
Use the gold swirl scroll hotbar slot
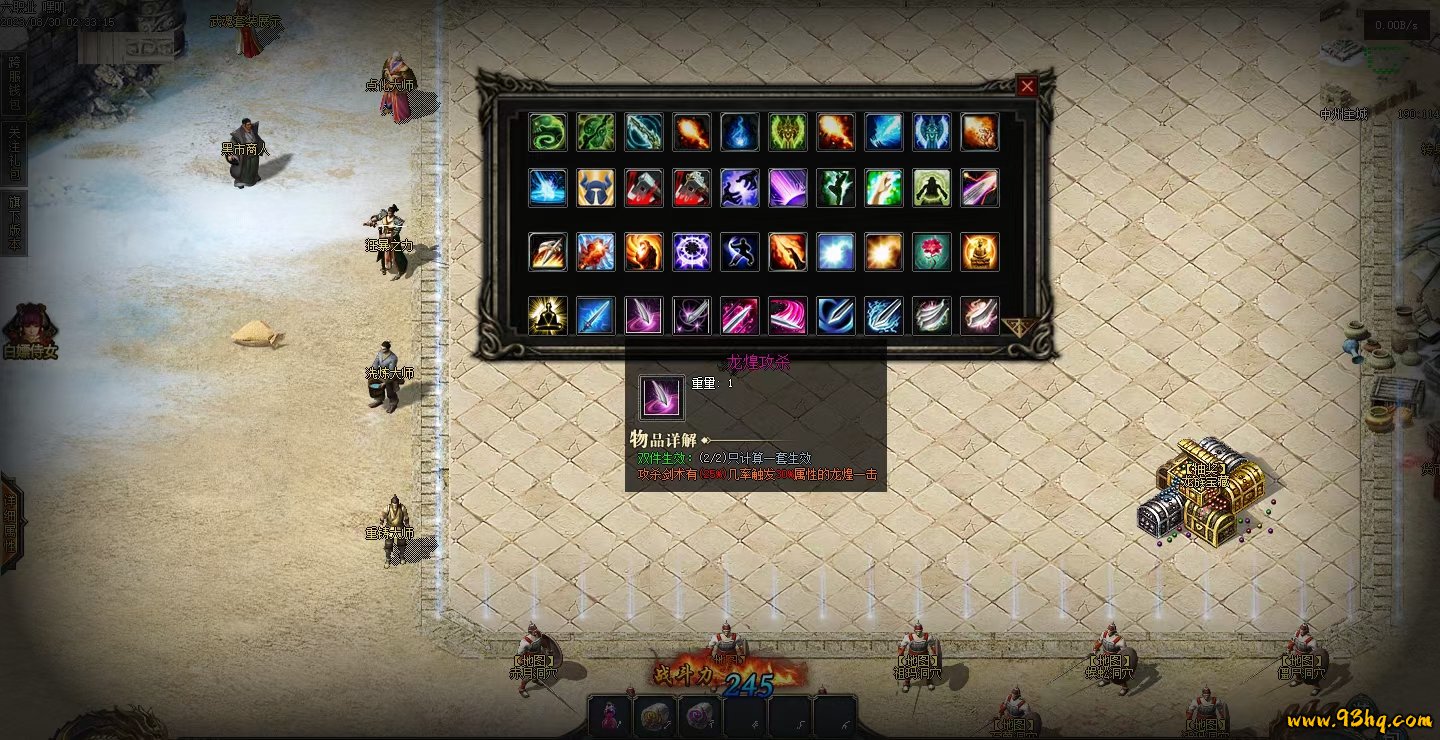pos(655,717)
